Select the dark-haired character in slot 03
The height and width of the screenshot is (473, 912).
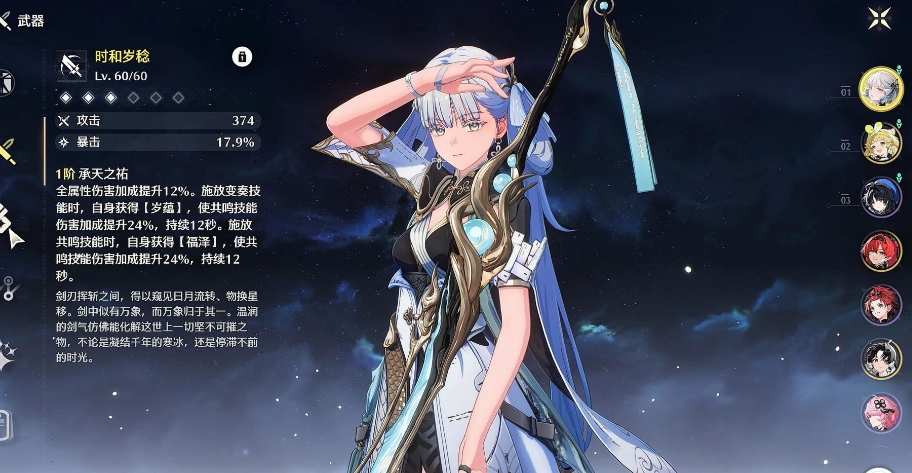coord(881,197)
